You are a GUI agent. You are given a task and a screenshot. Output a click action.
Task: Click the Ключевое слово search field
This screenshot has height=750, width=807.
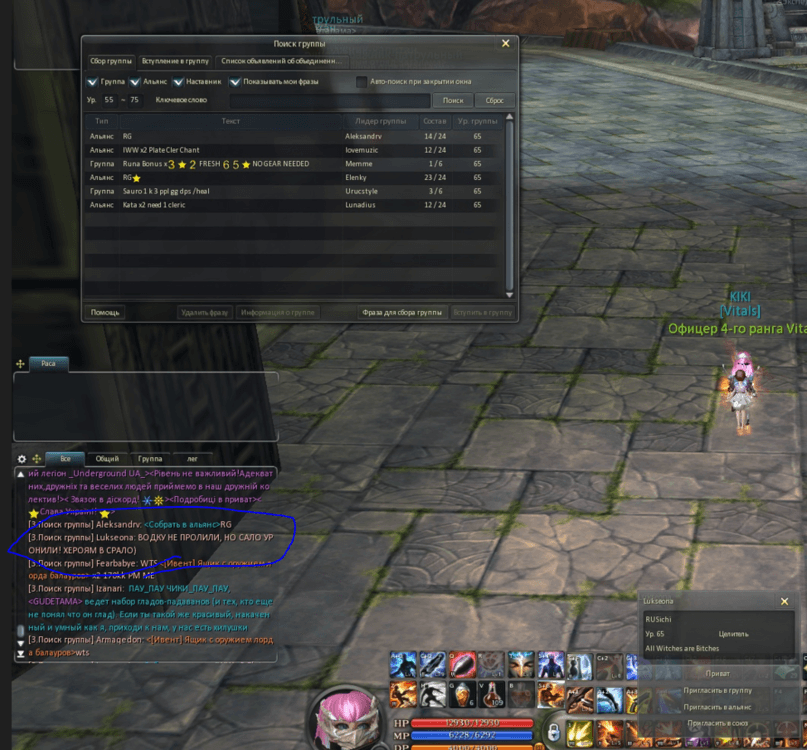click(x=329, y=100)
